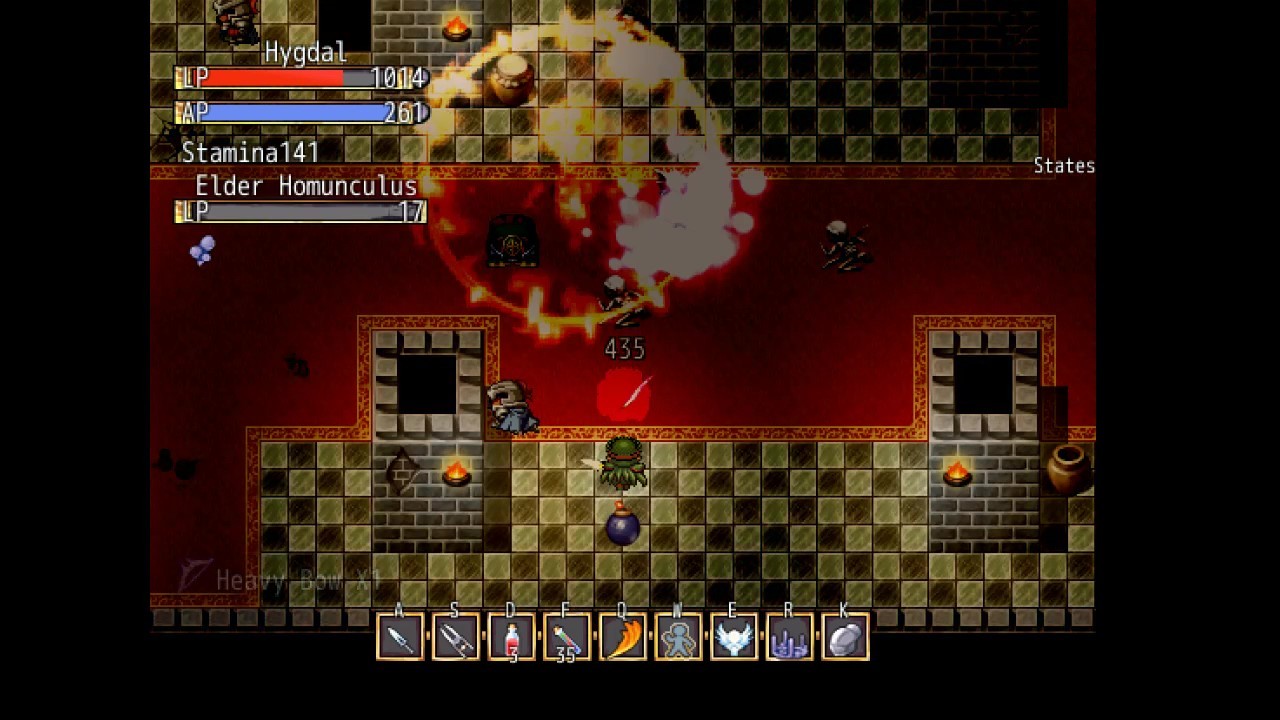Select the spear weapon in hotbar slot A
1280x720 pixels.
[399, 636]
